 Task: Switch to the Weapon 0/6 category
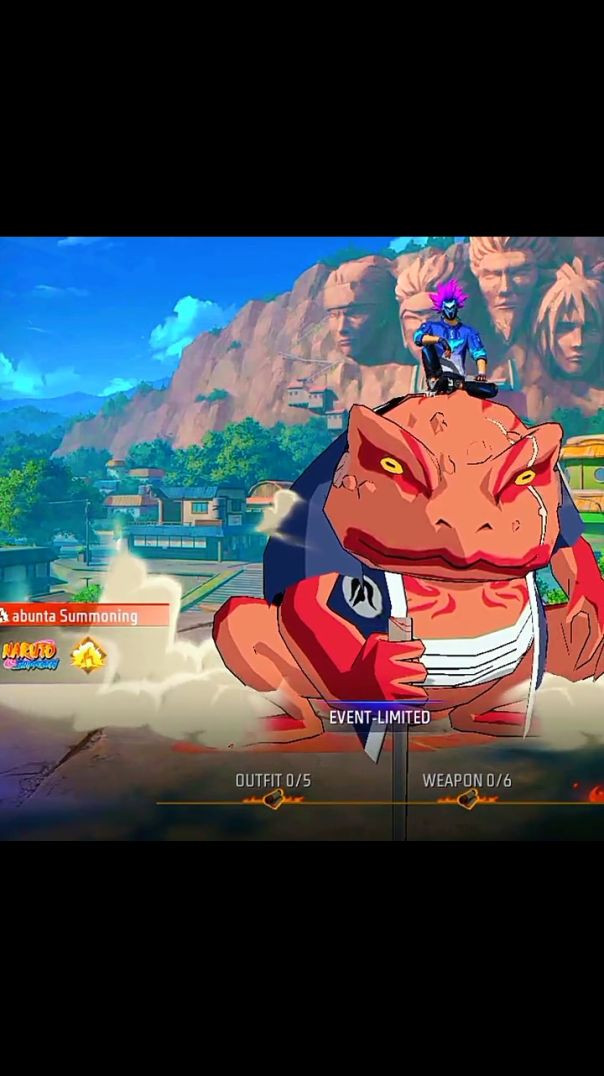[x=466, y=781]
